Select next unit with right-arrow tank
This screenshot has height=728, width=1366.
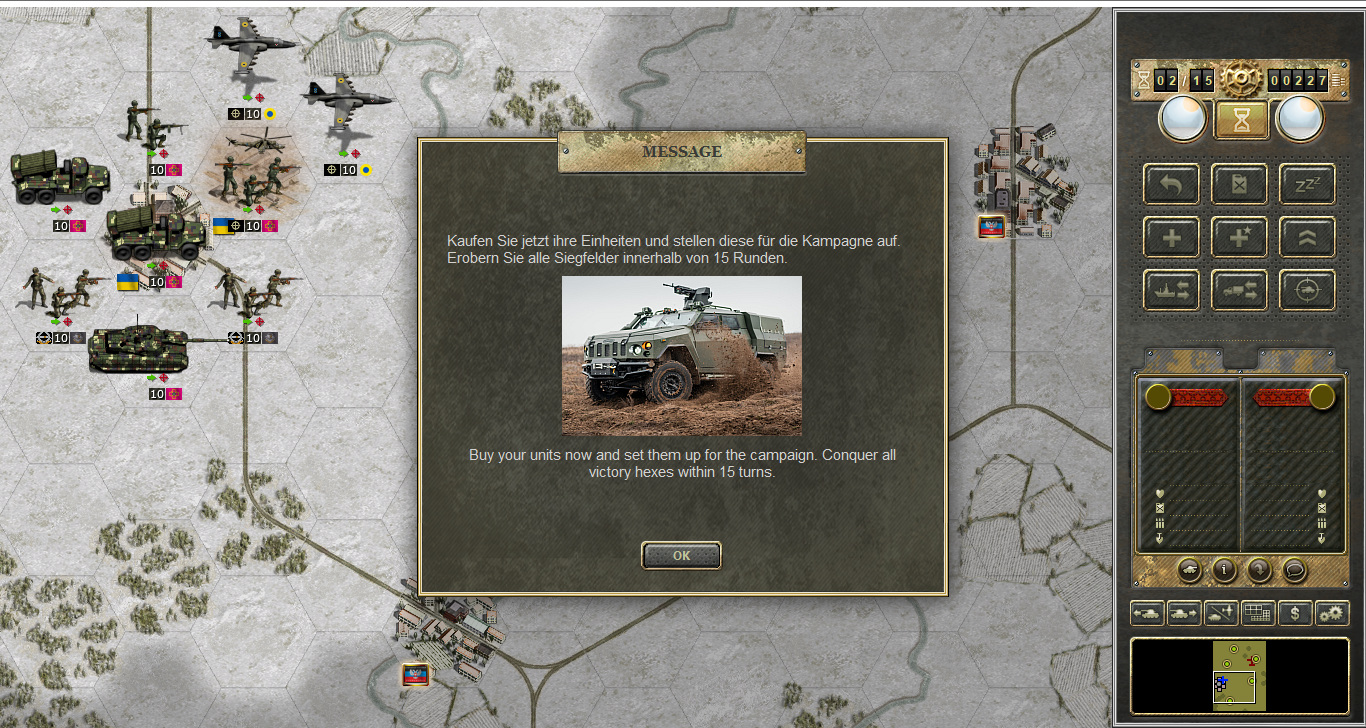tap(1184, 613)
